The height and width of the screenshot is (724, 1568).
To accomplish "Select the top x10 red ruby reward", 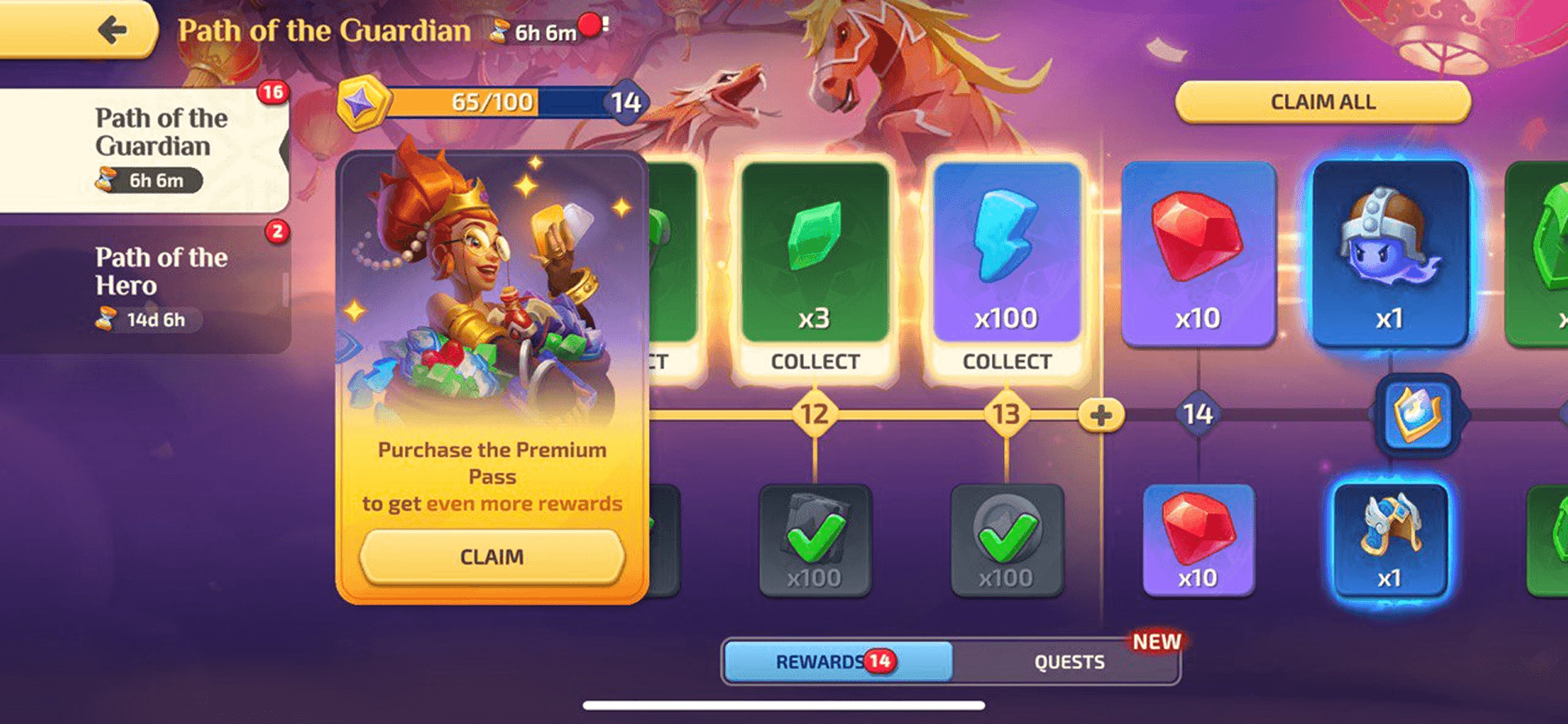I will (1197, 253).
